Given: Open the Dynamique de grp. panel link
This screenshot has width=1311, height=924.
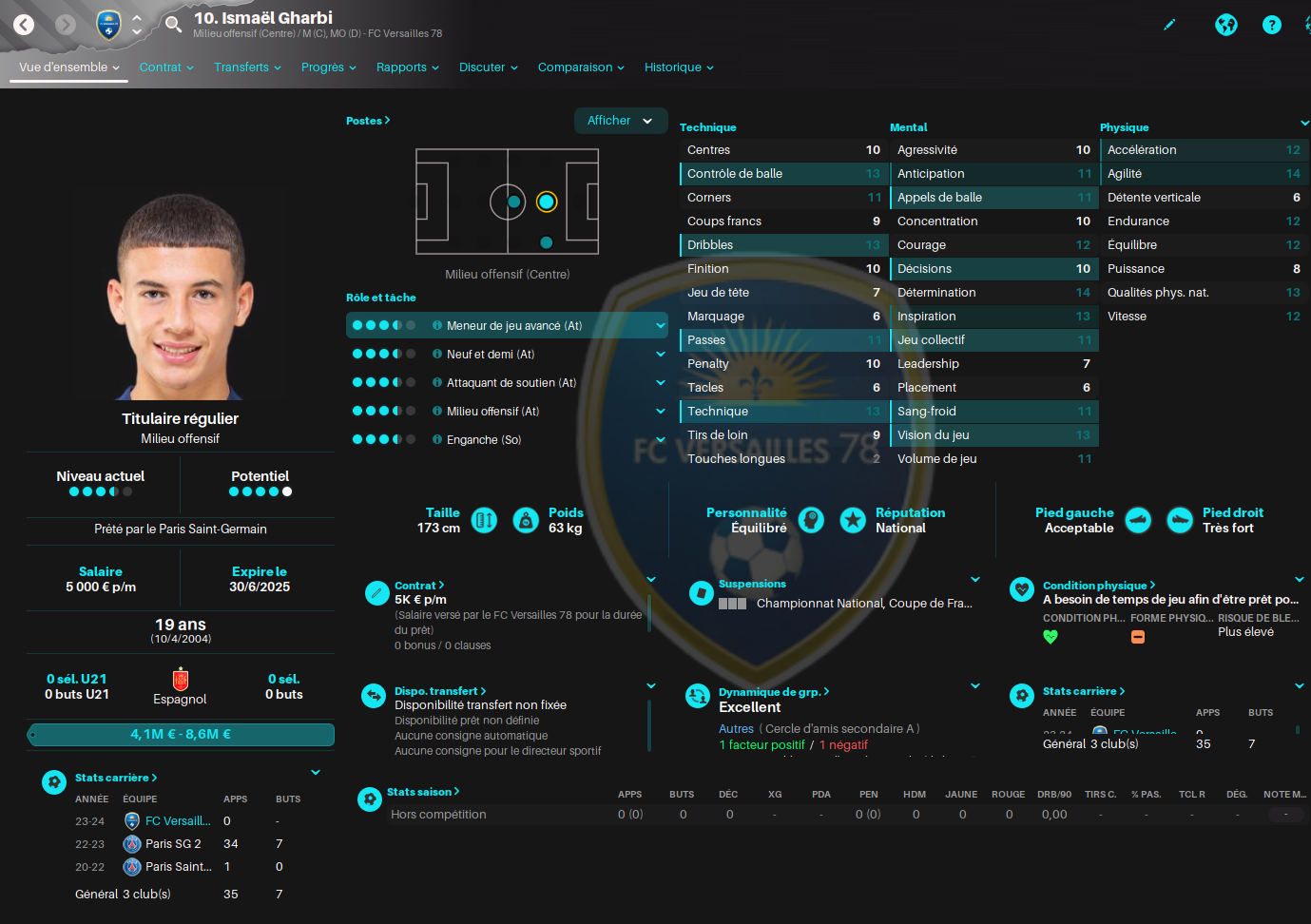Looking at the screenshot, I should pyautogui.click(x=774, y=692).
